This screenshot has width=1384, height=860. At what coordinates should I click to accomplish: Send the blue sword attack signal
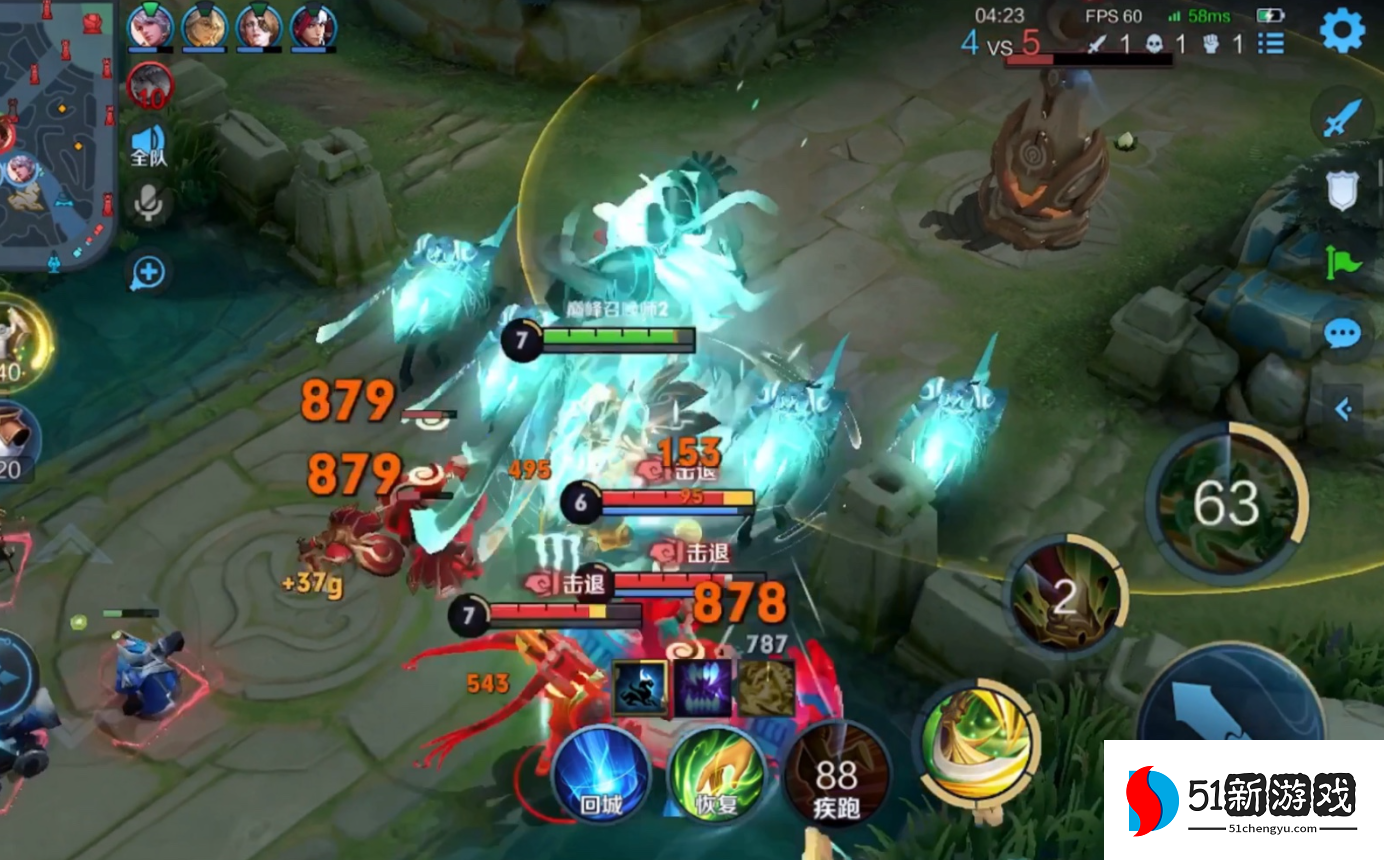[1341, 118]
